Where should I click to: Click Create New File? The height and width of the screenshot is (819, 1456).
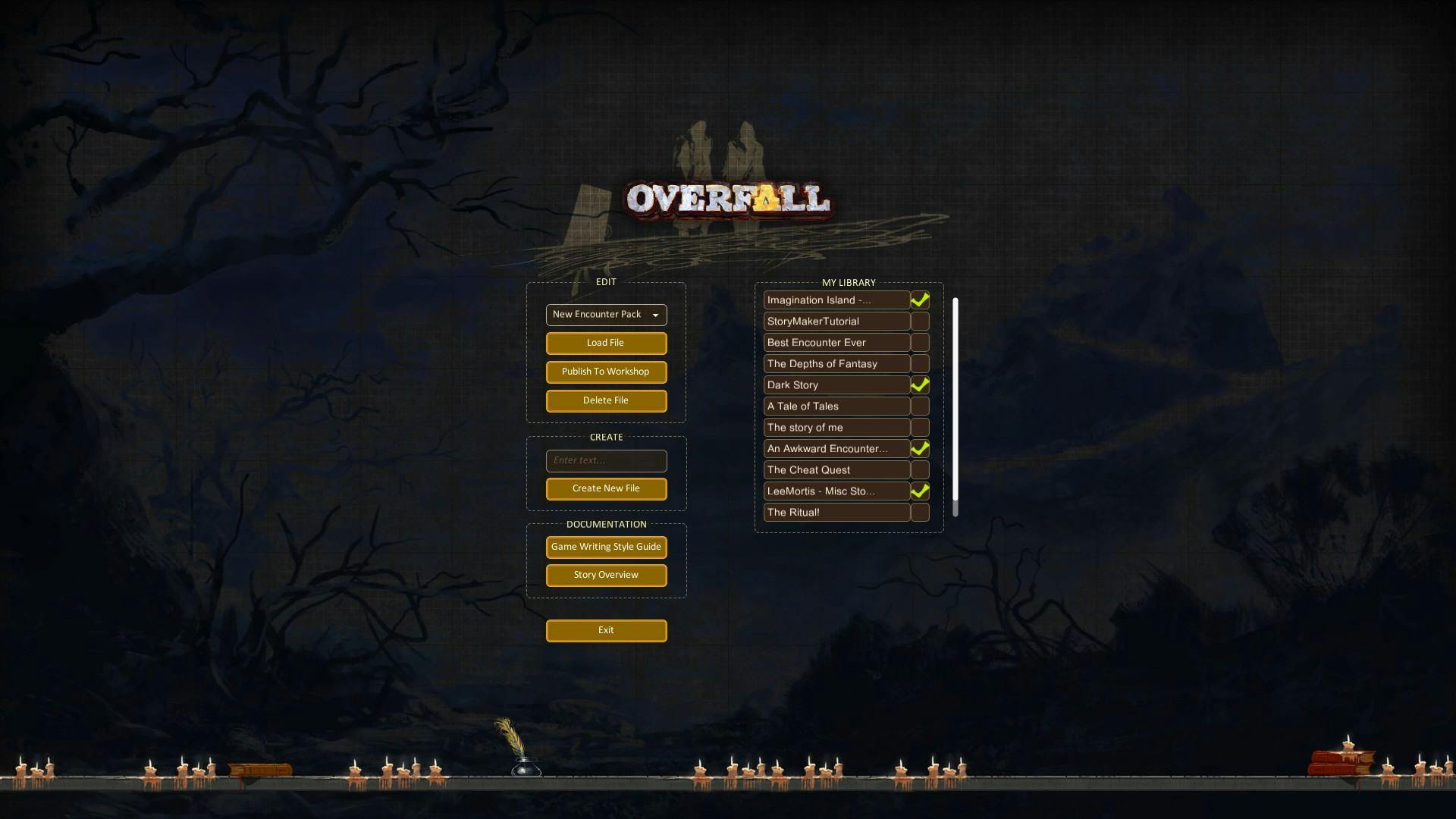605,488
